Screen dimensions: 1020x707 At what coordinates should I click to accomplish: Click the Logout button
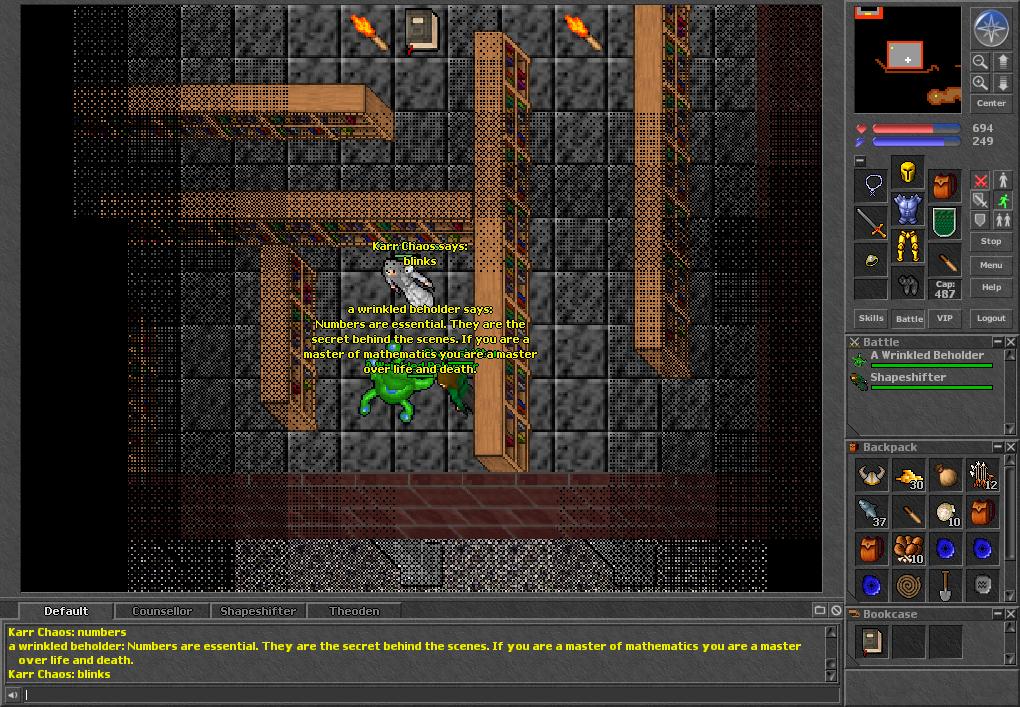(x=990, y=318)
